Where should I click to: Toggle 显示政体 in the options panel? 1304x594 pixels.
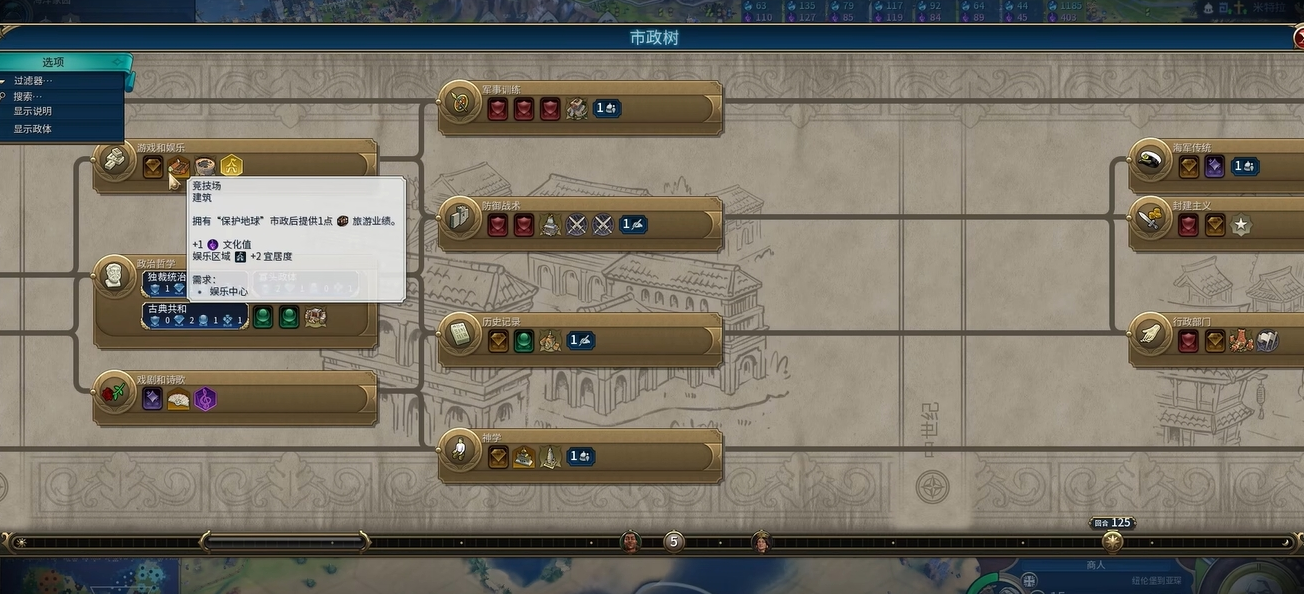(33, 129)
